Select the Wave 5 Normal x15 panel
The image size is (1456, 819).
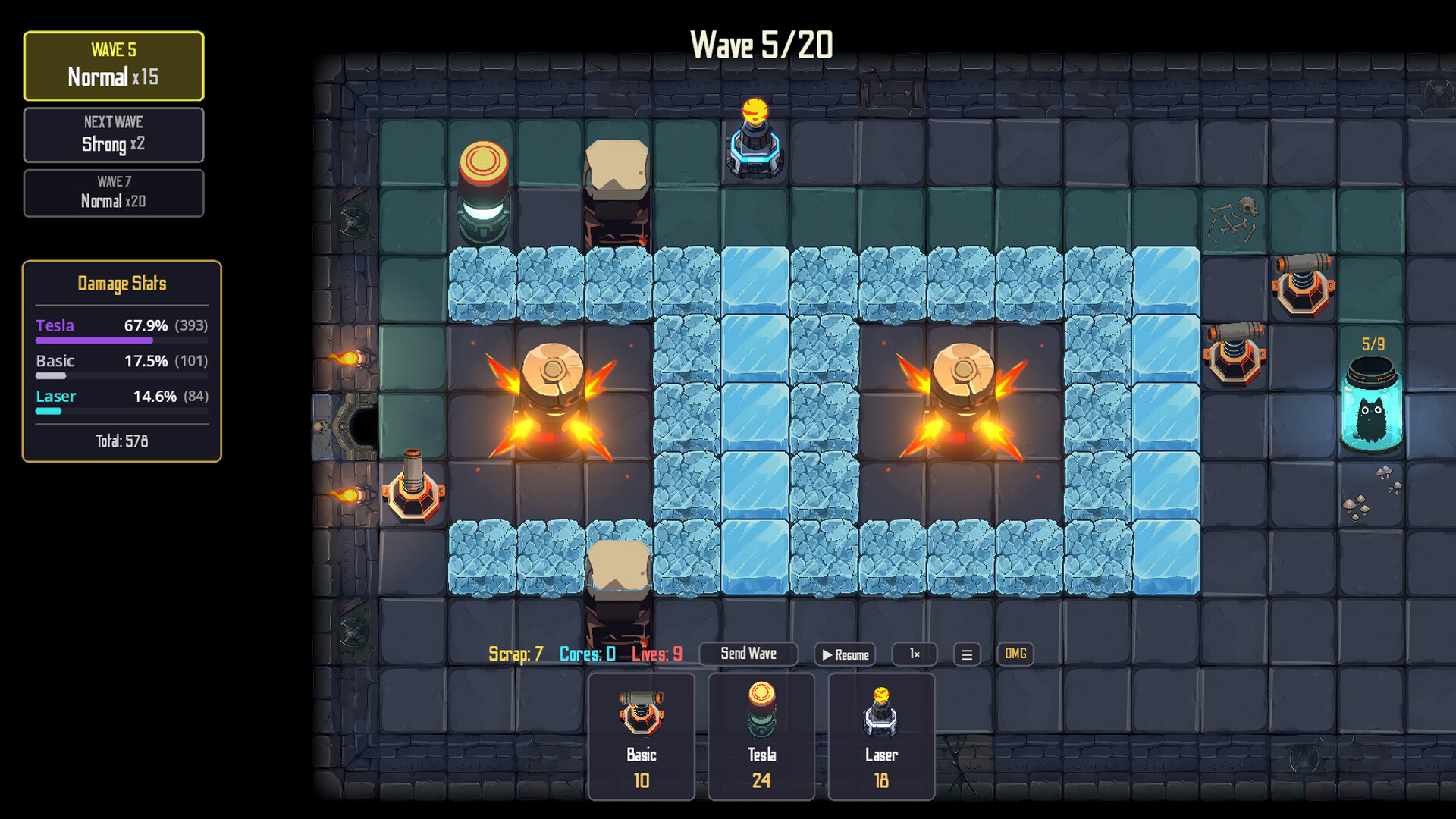(x=114, y=67)
